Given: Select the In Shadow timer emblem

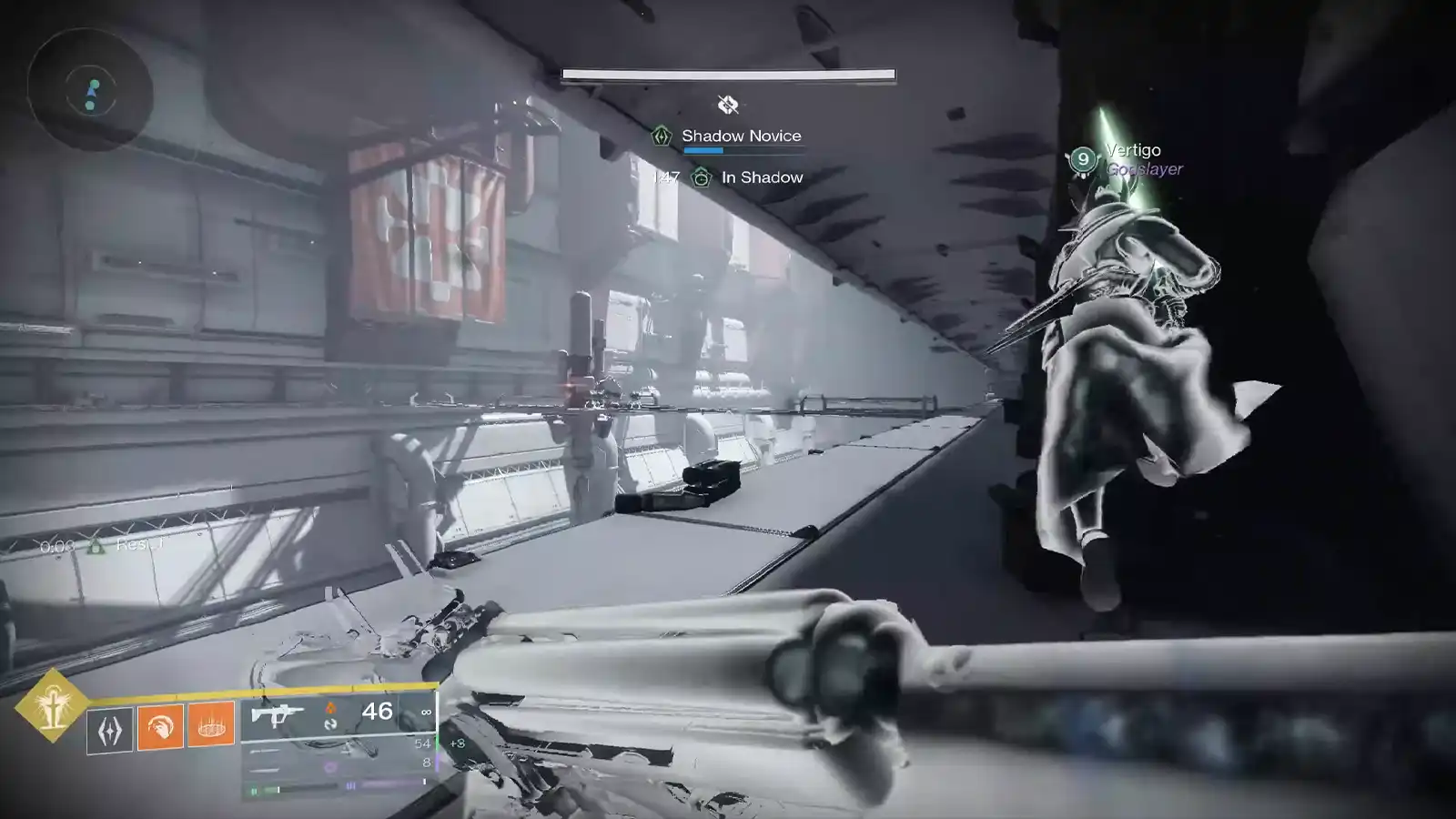Looking at the screenshot, I should (x=702, y=178).
